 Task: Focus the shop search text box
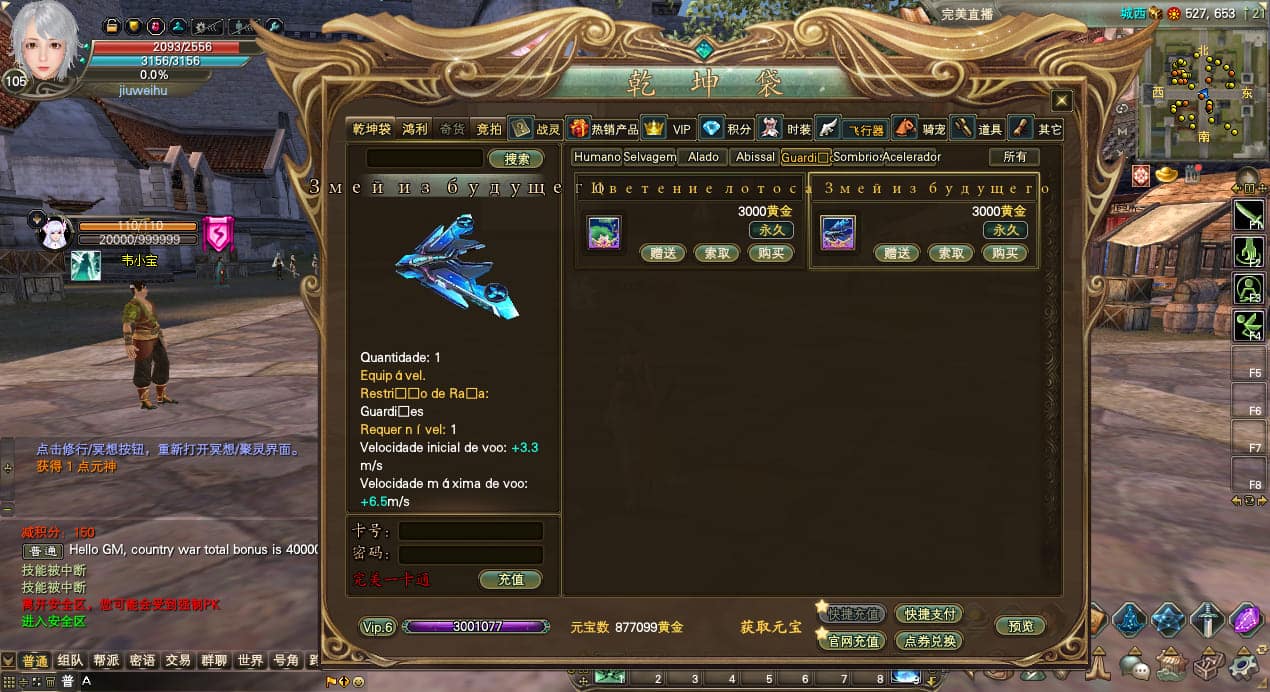(425, 159)
